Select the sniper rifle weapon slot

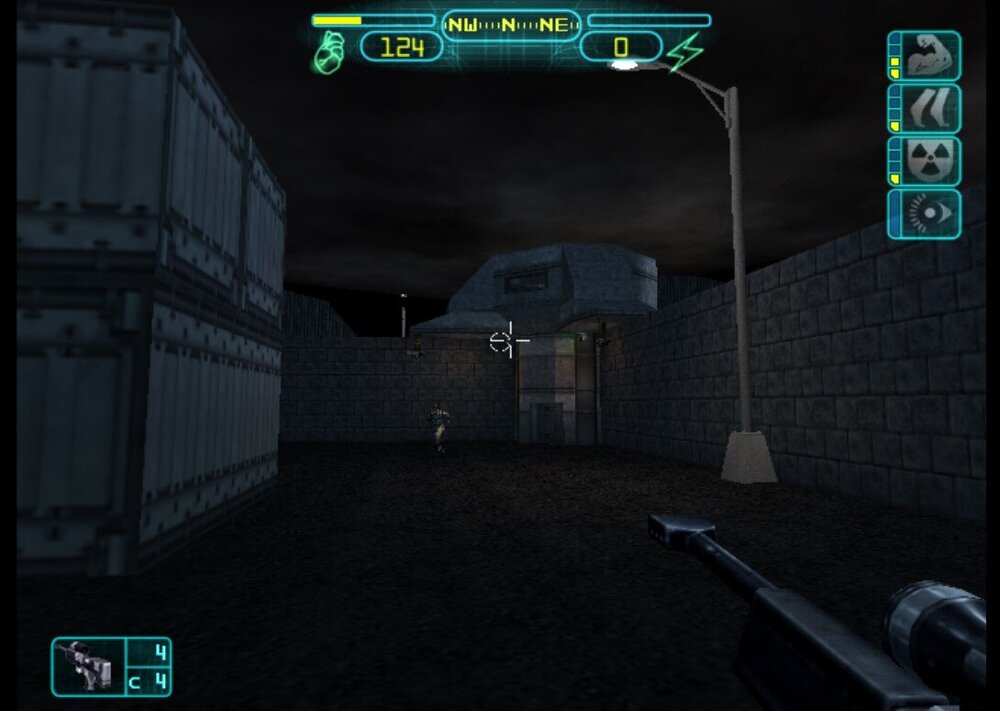pyautogui.click(x=89, y=667)
